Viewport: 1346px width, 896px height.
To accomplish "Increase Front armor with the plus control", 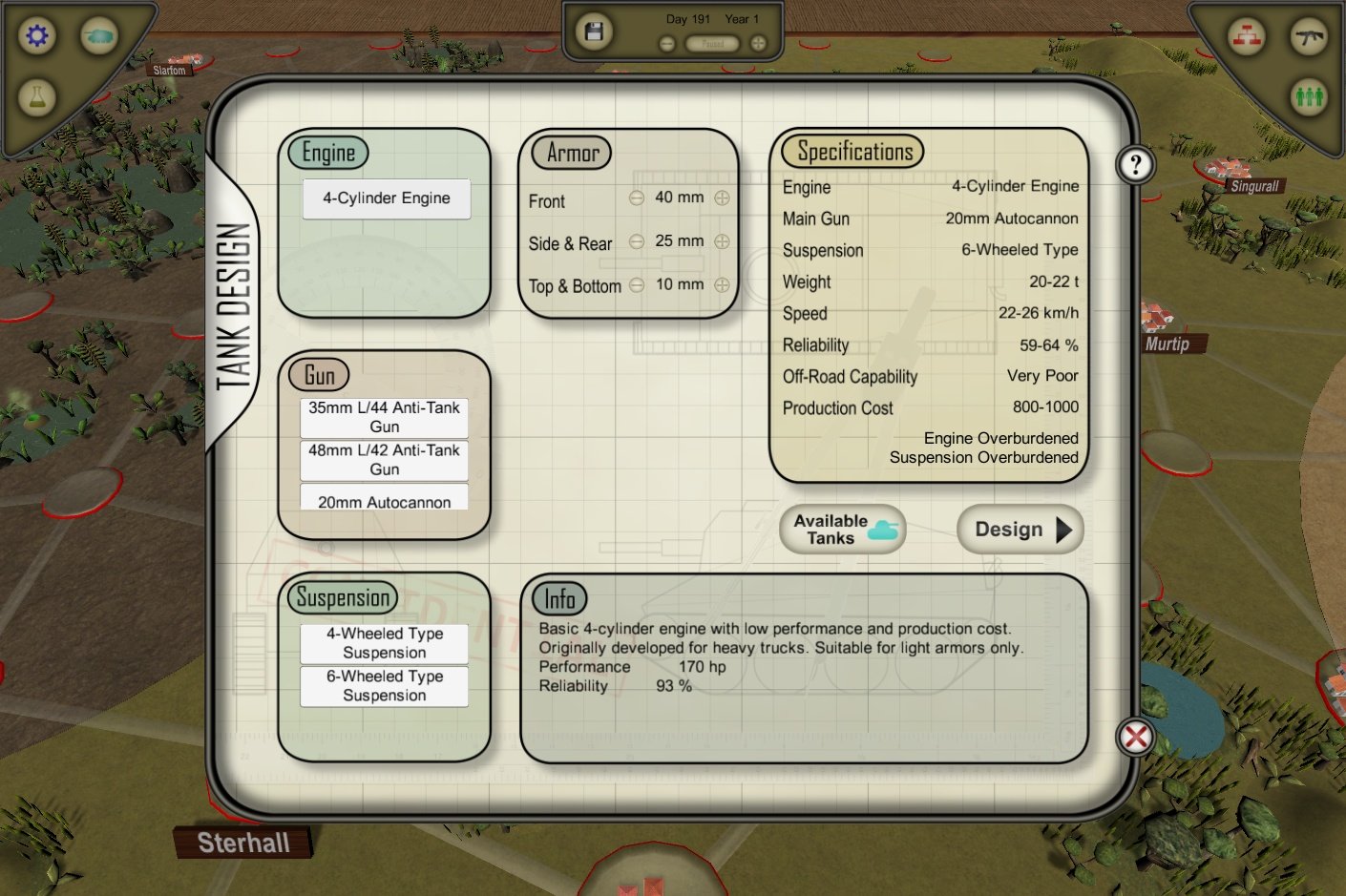I will click(x=722, y=198).
